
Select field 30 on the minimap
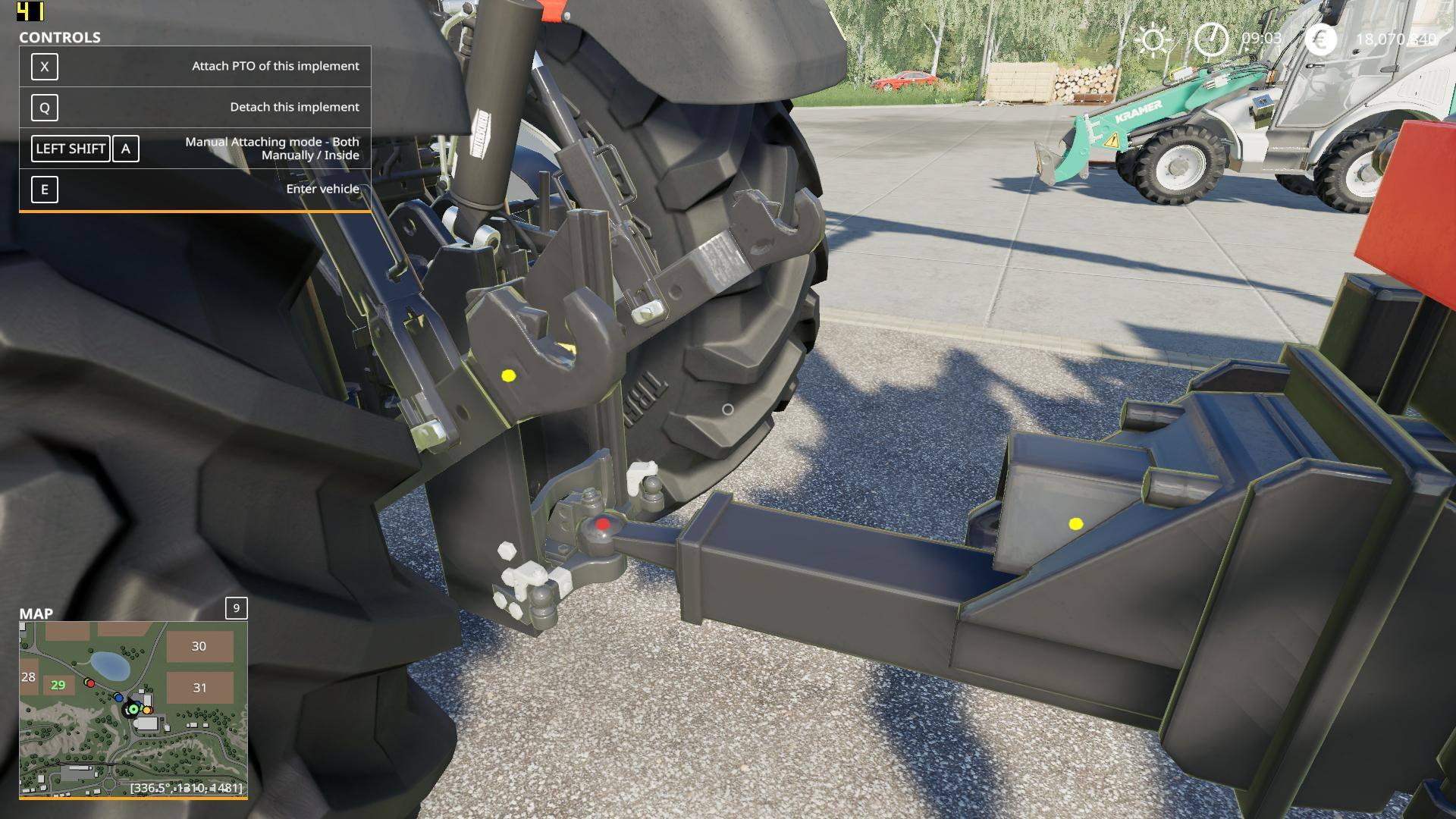(x=199, y=646)
